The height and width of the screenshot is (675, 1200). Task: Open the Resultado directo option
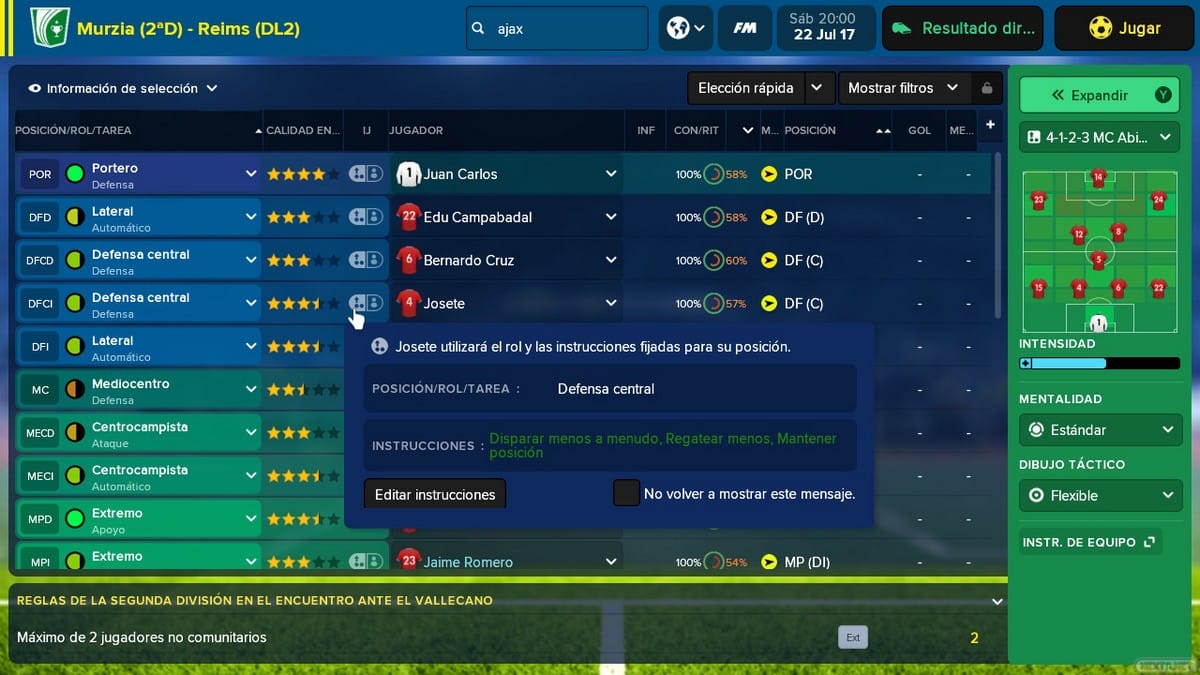pyautogui.click(x=962, y=29)
